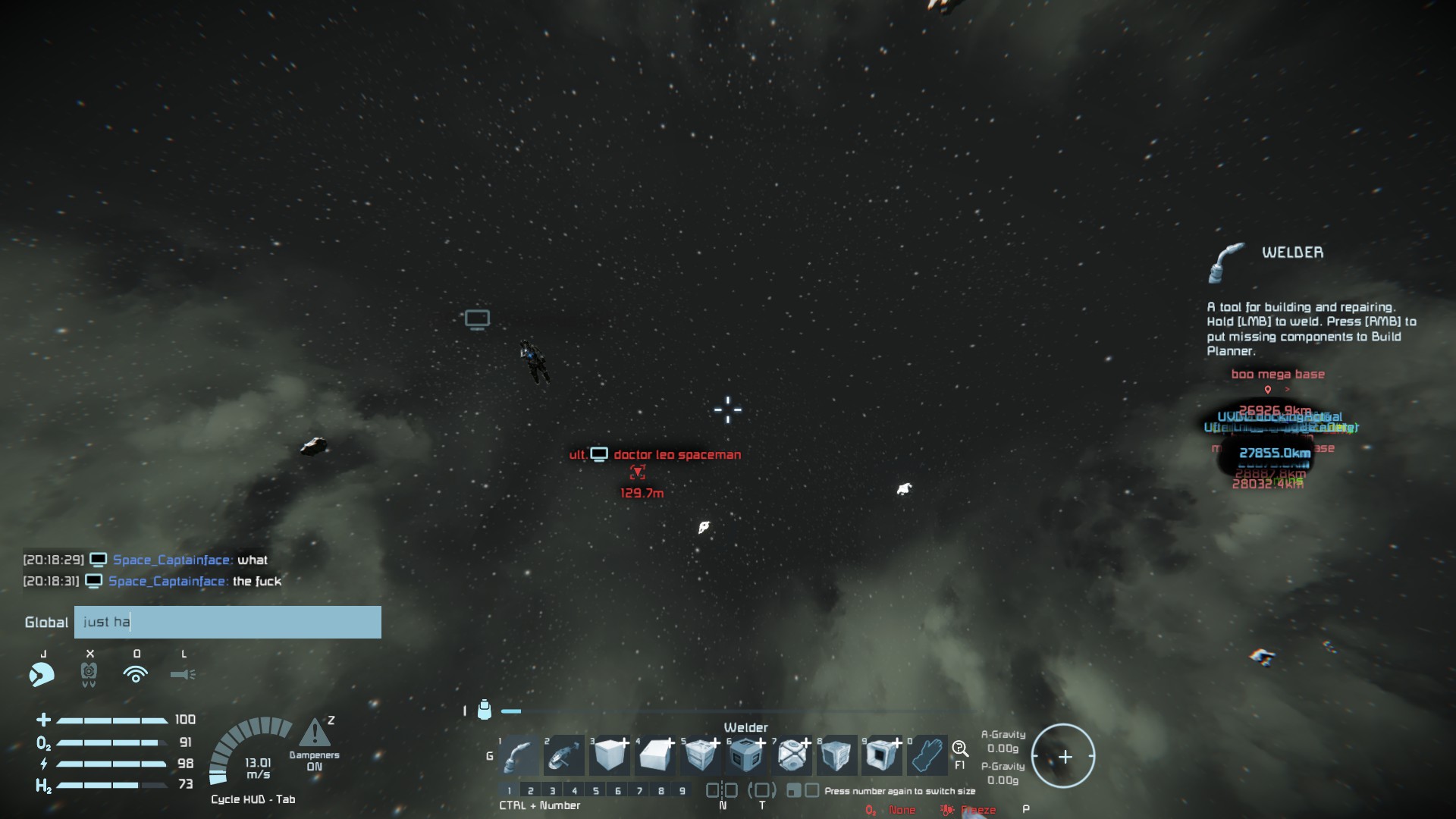1456x819 pixels.
Task: Select the welder hotbar slot
Action: [520, 755]
